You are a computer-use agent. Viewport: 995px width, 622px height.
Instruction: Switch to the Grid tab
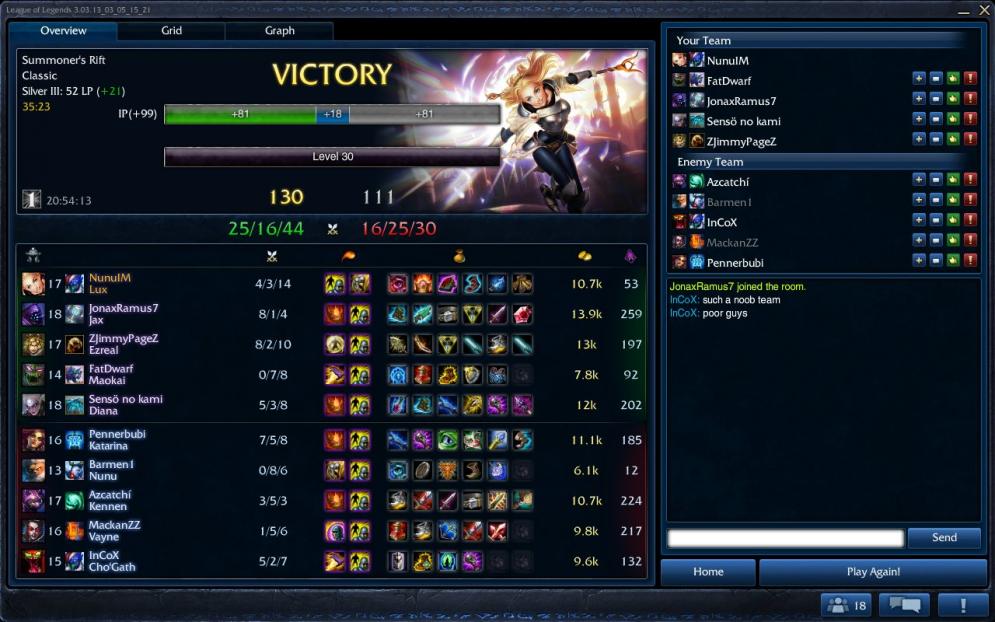(172, 31)
